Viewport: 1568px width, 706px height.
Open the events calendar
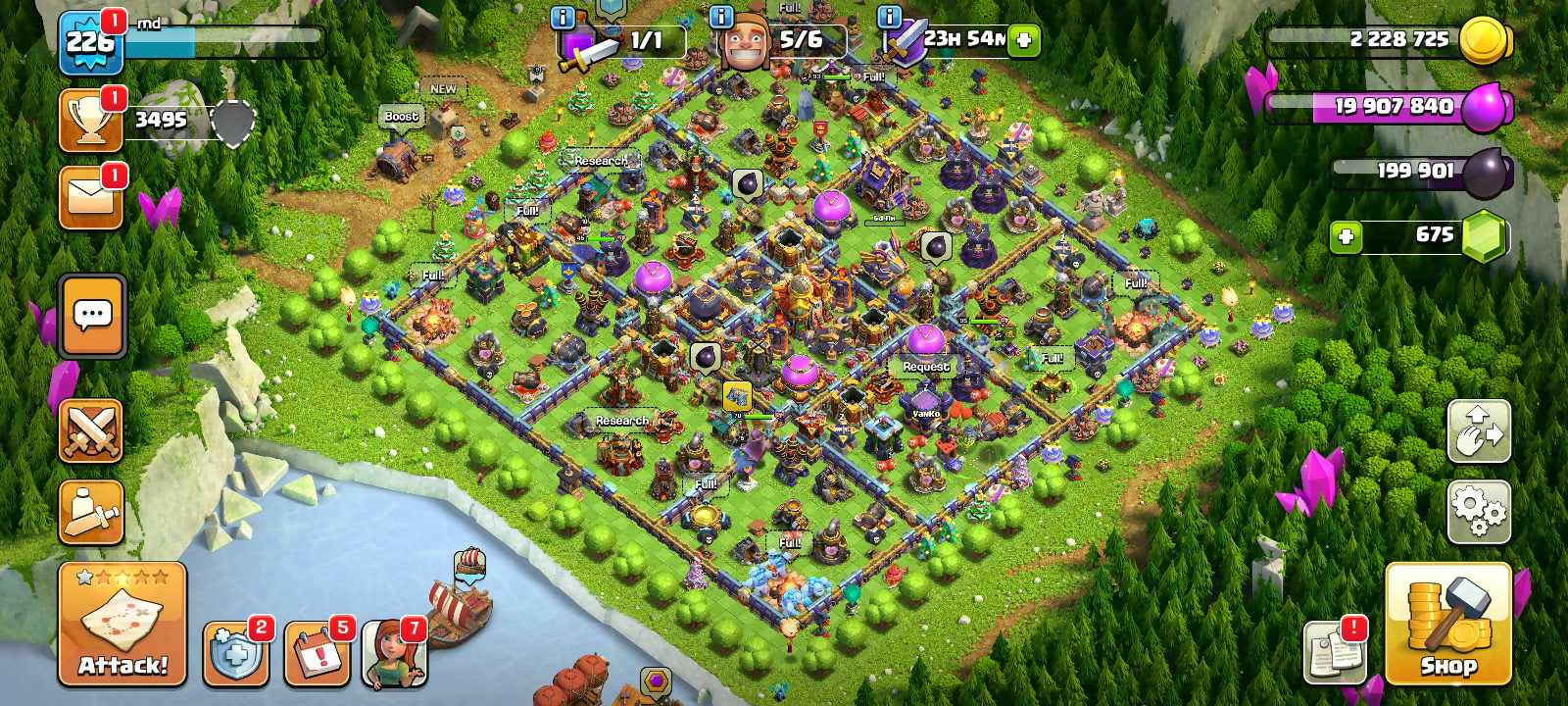coord(317,653)
